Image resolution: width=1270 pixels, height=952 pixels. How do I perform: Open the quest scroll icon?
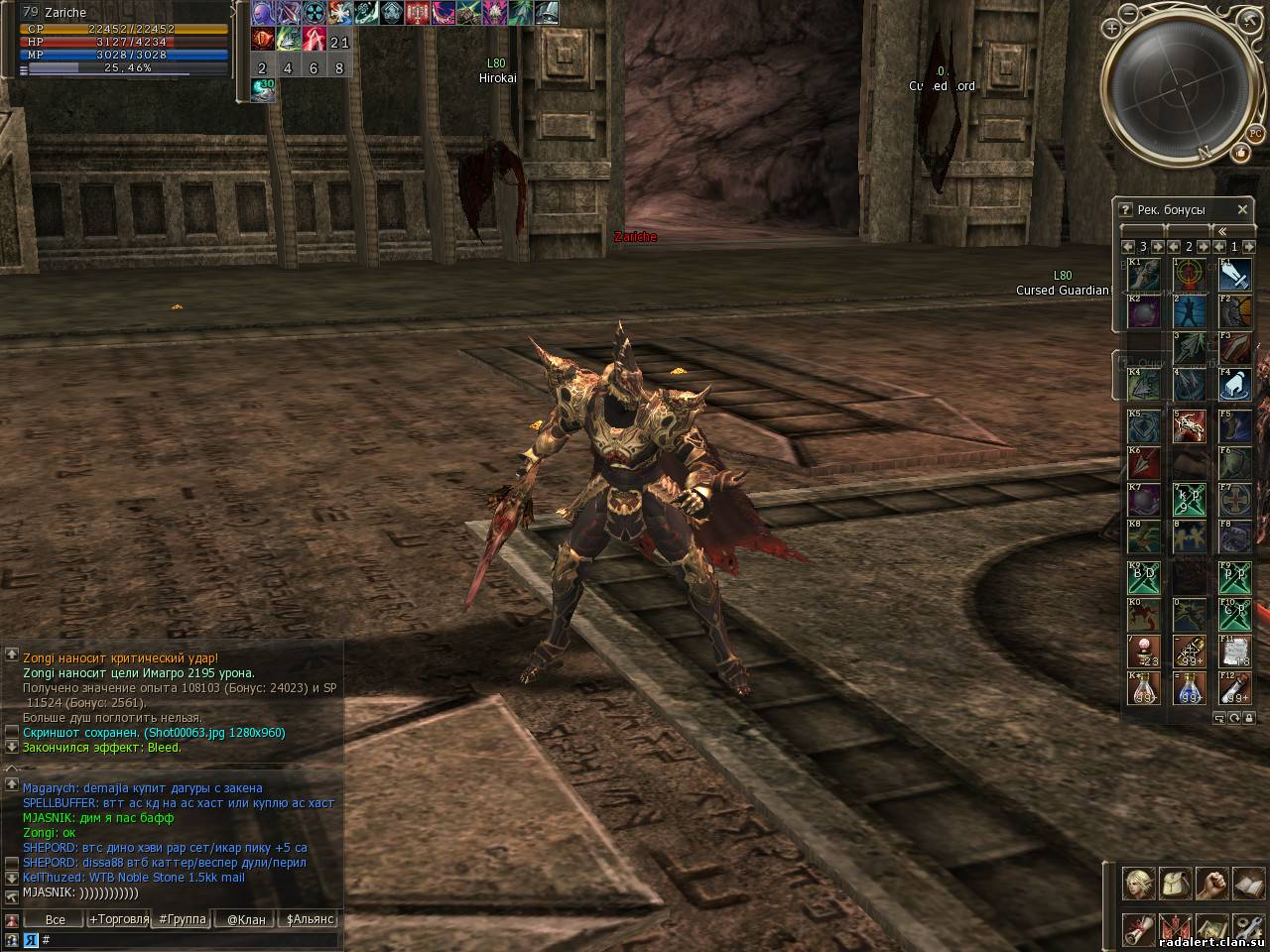click(x=1137, y=928)
